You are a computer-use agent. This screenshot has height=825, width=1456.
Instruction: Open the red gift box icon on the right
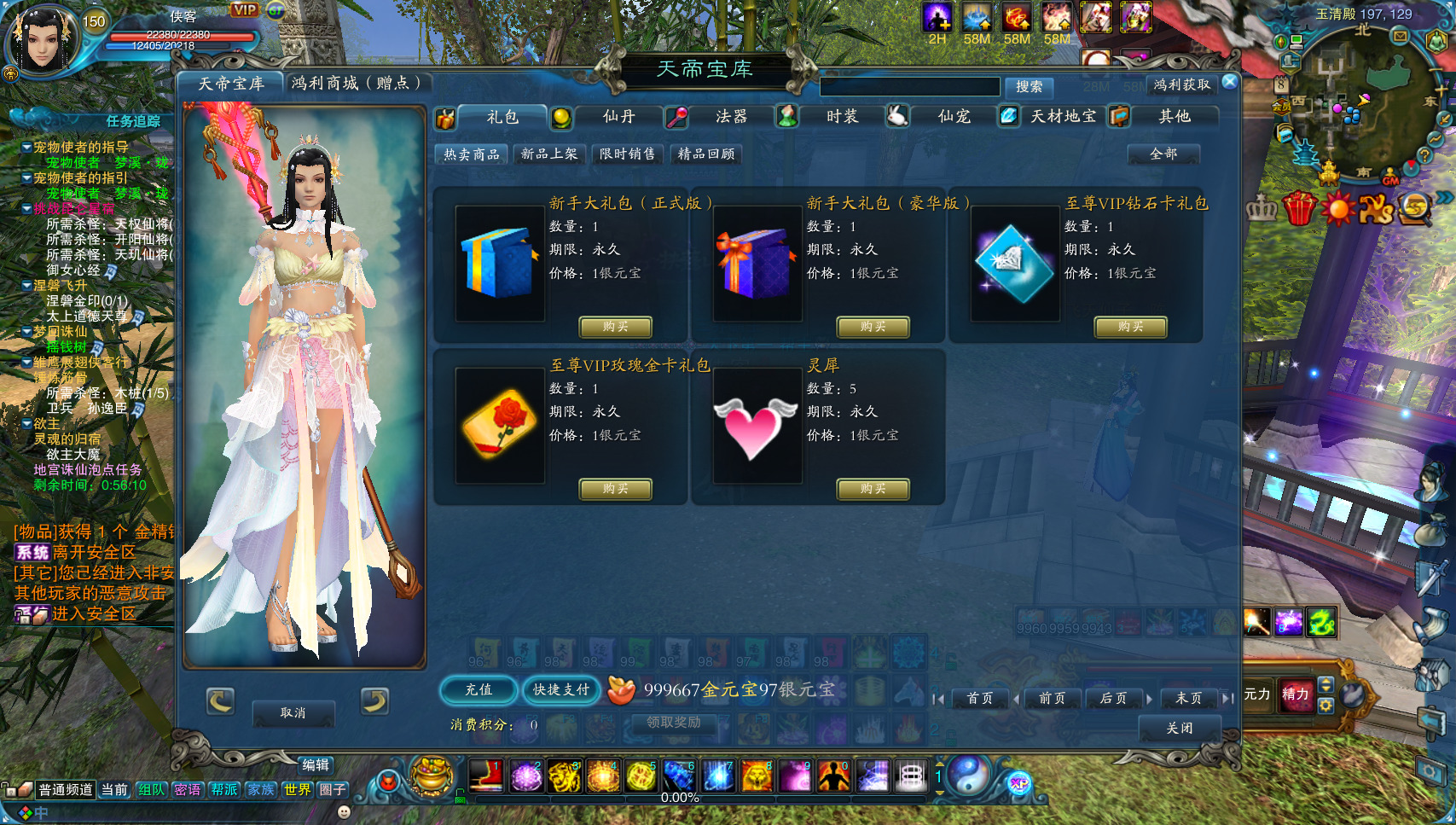(1299, 208)
